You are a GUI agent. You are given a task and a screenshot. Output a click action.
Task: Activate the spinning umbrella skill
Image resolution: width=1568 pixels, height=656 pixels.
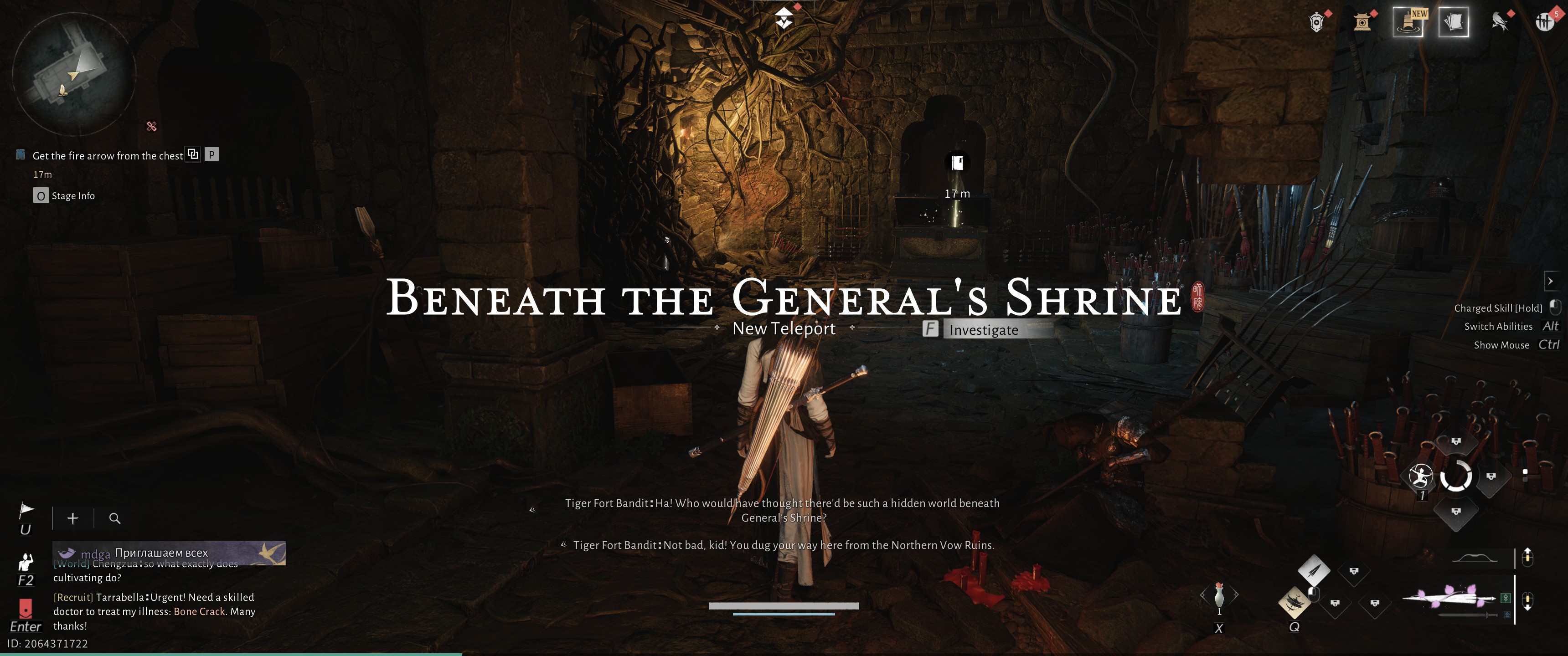[x=1295, y=602]
